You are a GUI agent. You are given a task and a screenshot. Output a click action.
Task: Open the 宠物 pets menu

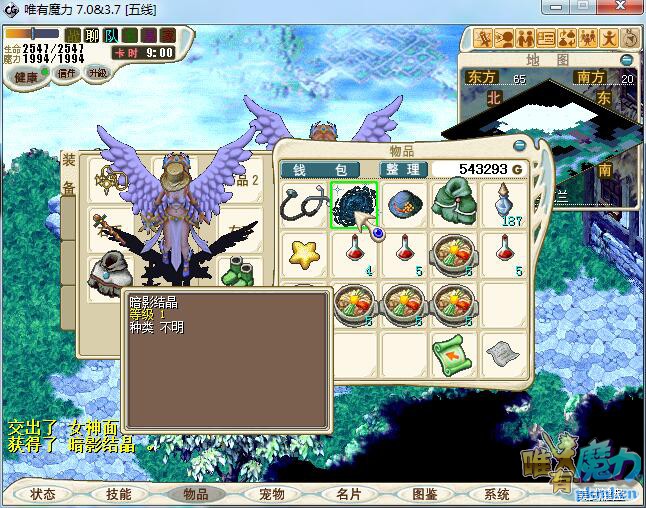click(272, 494)
